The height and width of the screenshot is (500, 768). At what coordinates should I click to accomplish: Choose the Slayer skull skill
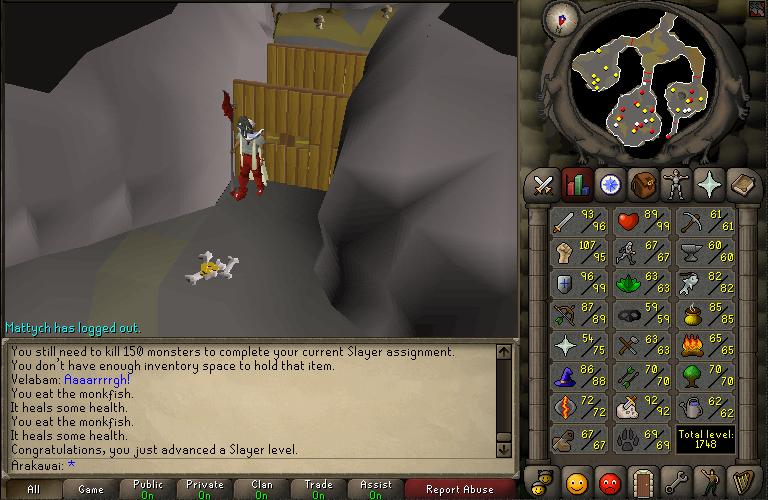click(x=642, y=407)
